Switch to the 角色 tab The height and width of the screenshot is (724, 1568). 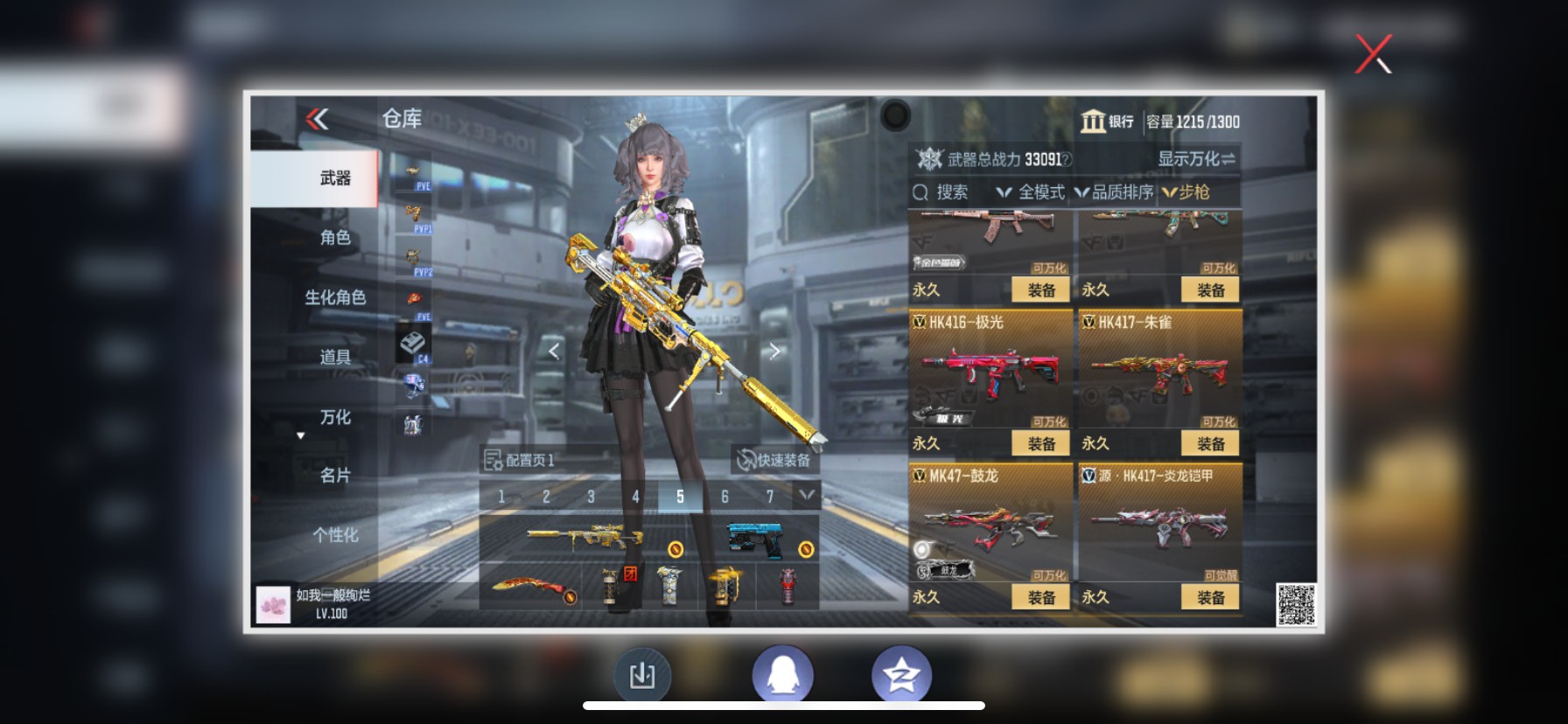(x=337, y=236)
